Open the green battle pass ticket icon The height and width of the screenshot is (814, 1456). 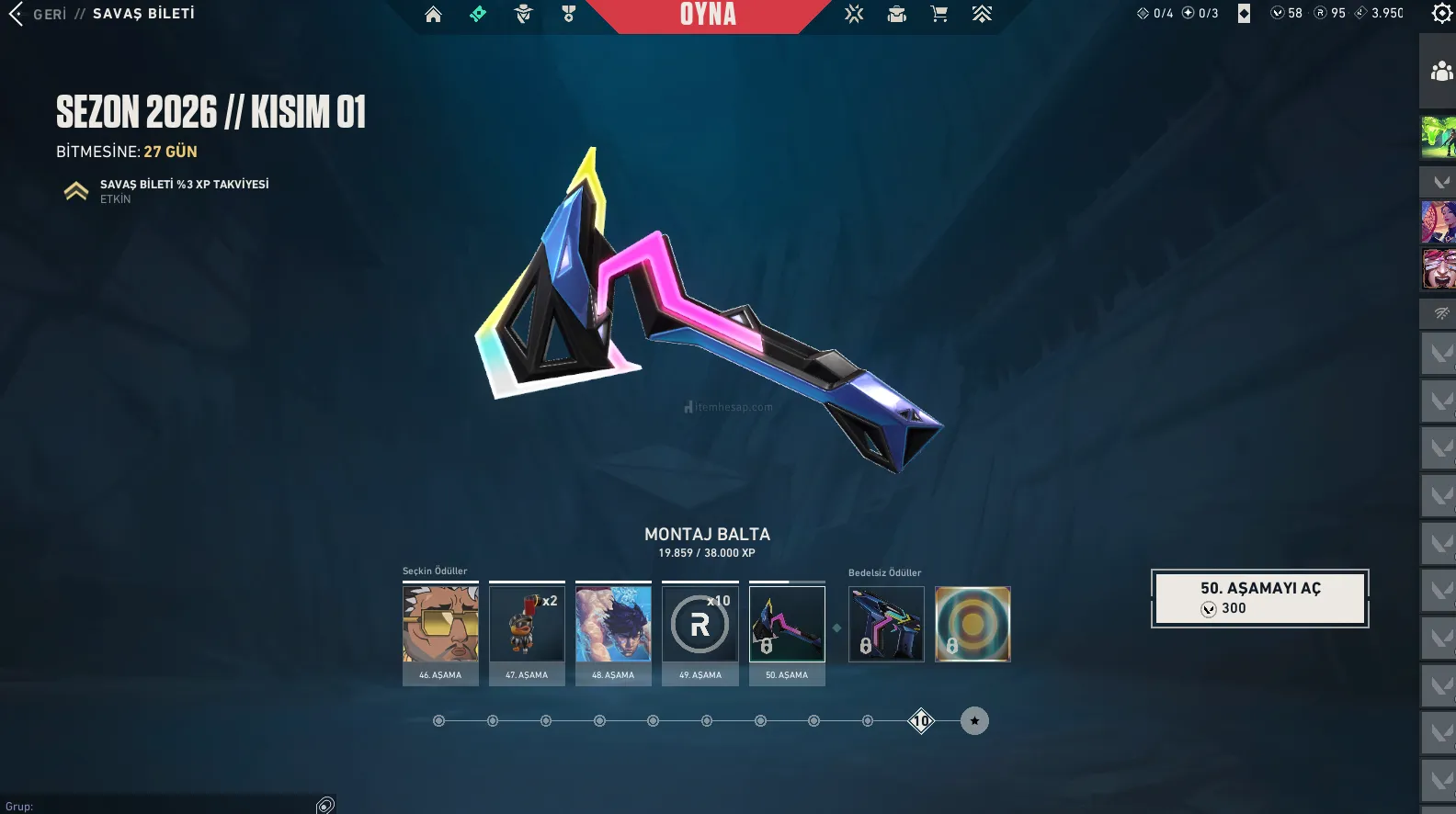coord(478,15)
